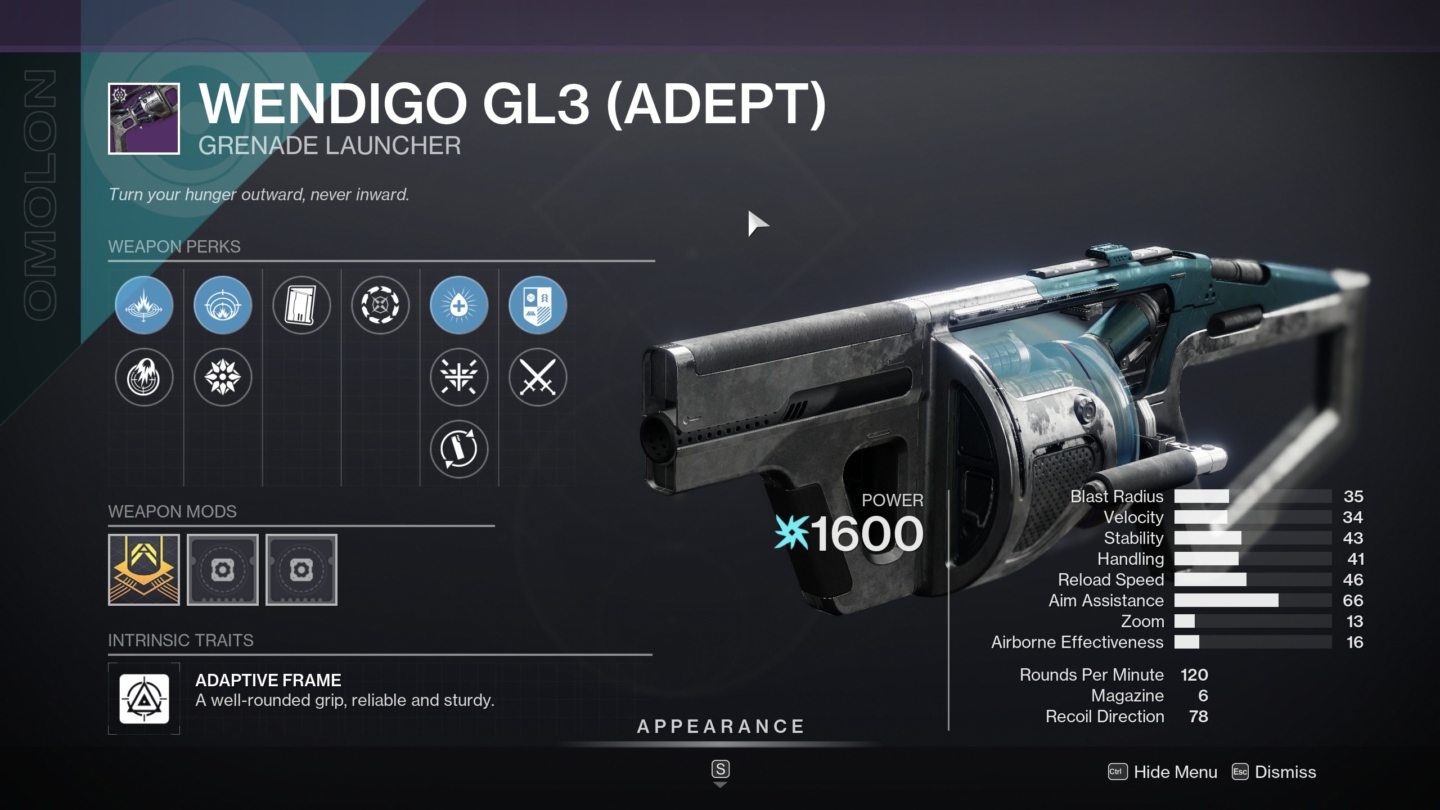
Task: Select the Explosive Light perk icon
Action: [458, 377]
